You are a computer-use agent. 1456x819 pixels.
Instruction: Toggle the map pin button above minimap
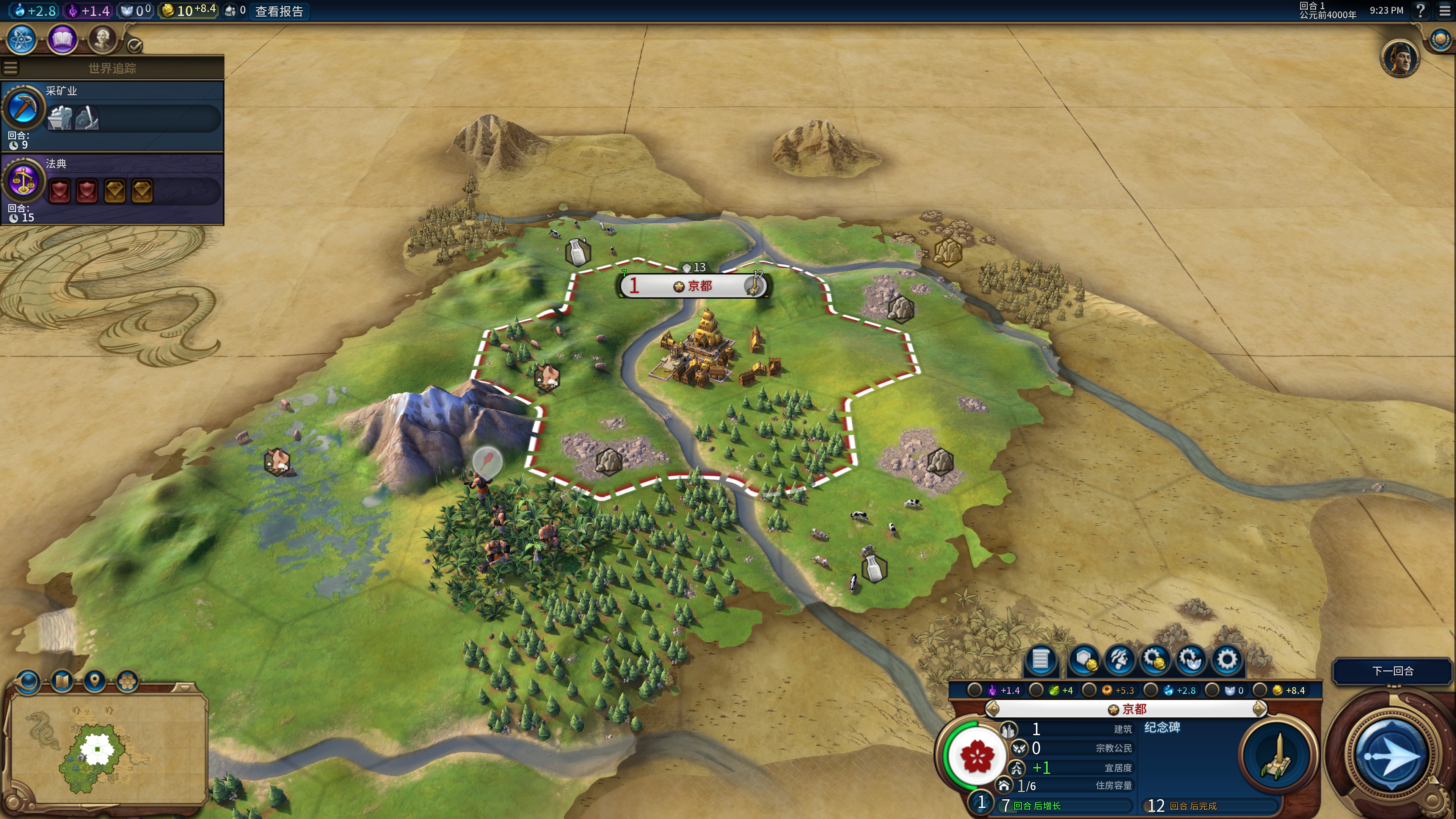tap(94, 681)
